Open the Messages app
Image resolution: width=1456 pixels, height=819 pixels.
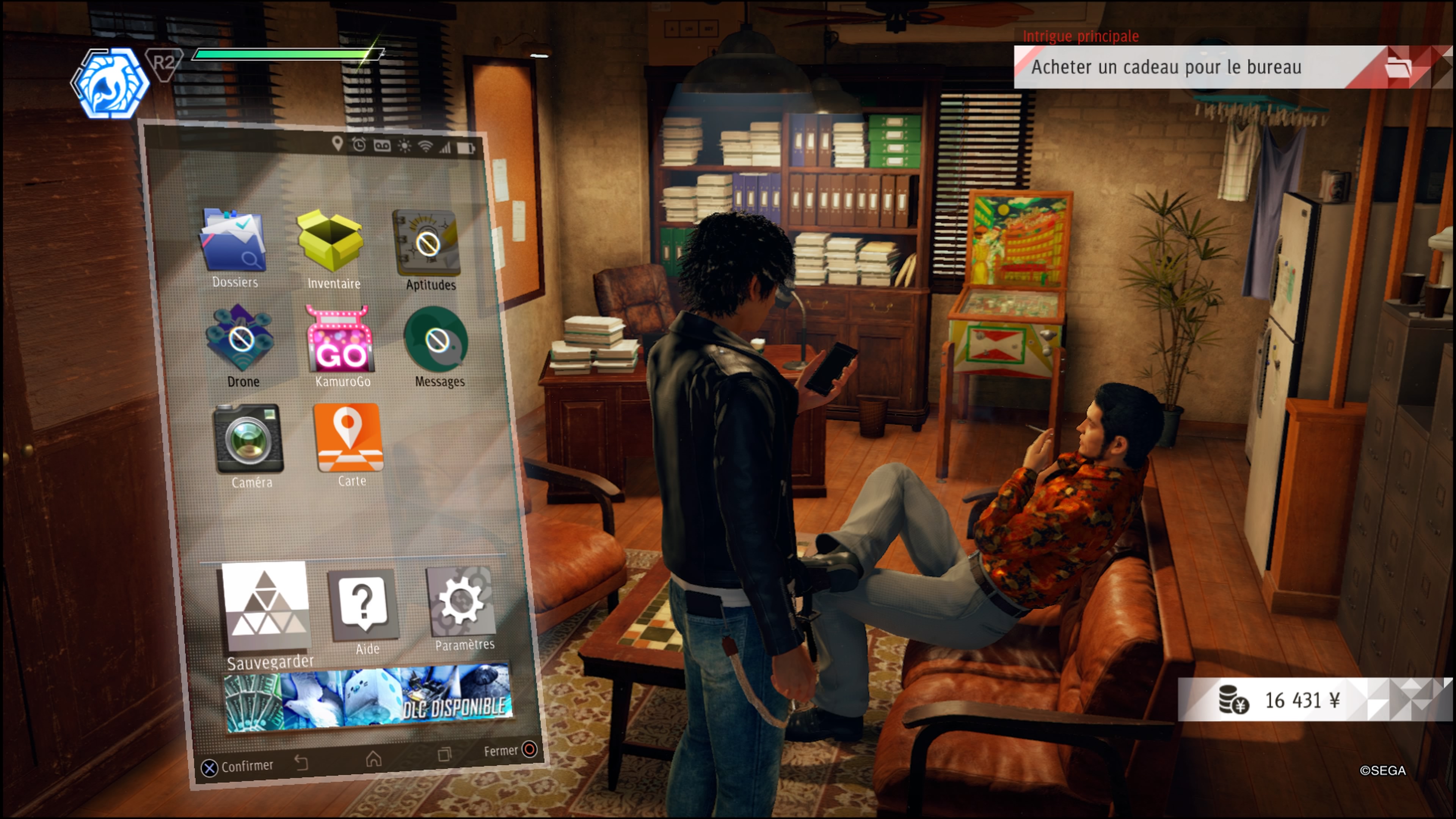436,340
